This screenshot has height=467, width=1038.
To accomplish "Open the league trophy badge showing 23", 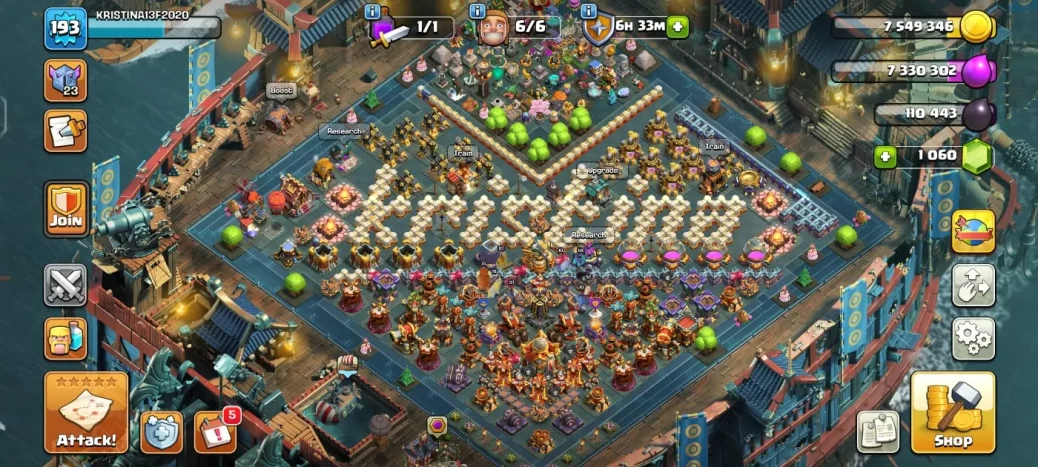I will click(66, 80).
